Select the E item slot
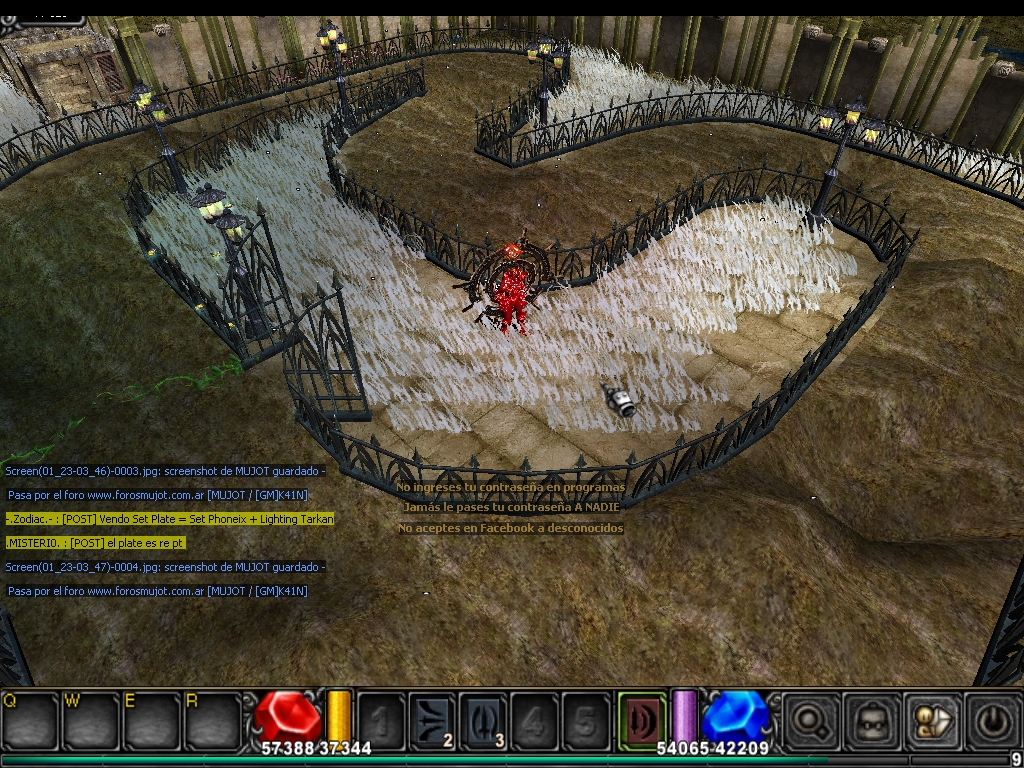The width and height of the screenshot is (1024, 768). (x=151, y=720)
